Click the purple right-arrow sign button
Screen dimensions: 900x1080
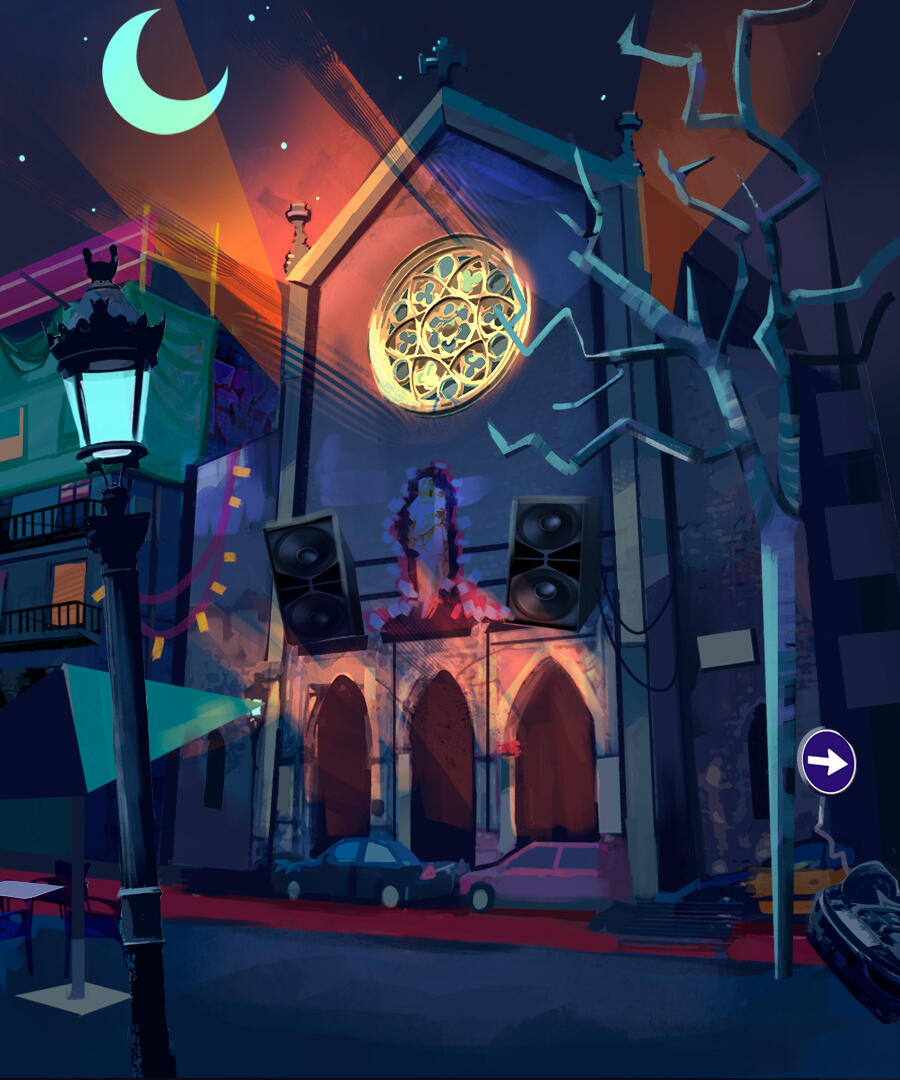[x=828, y=762]
